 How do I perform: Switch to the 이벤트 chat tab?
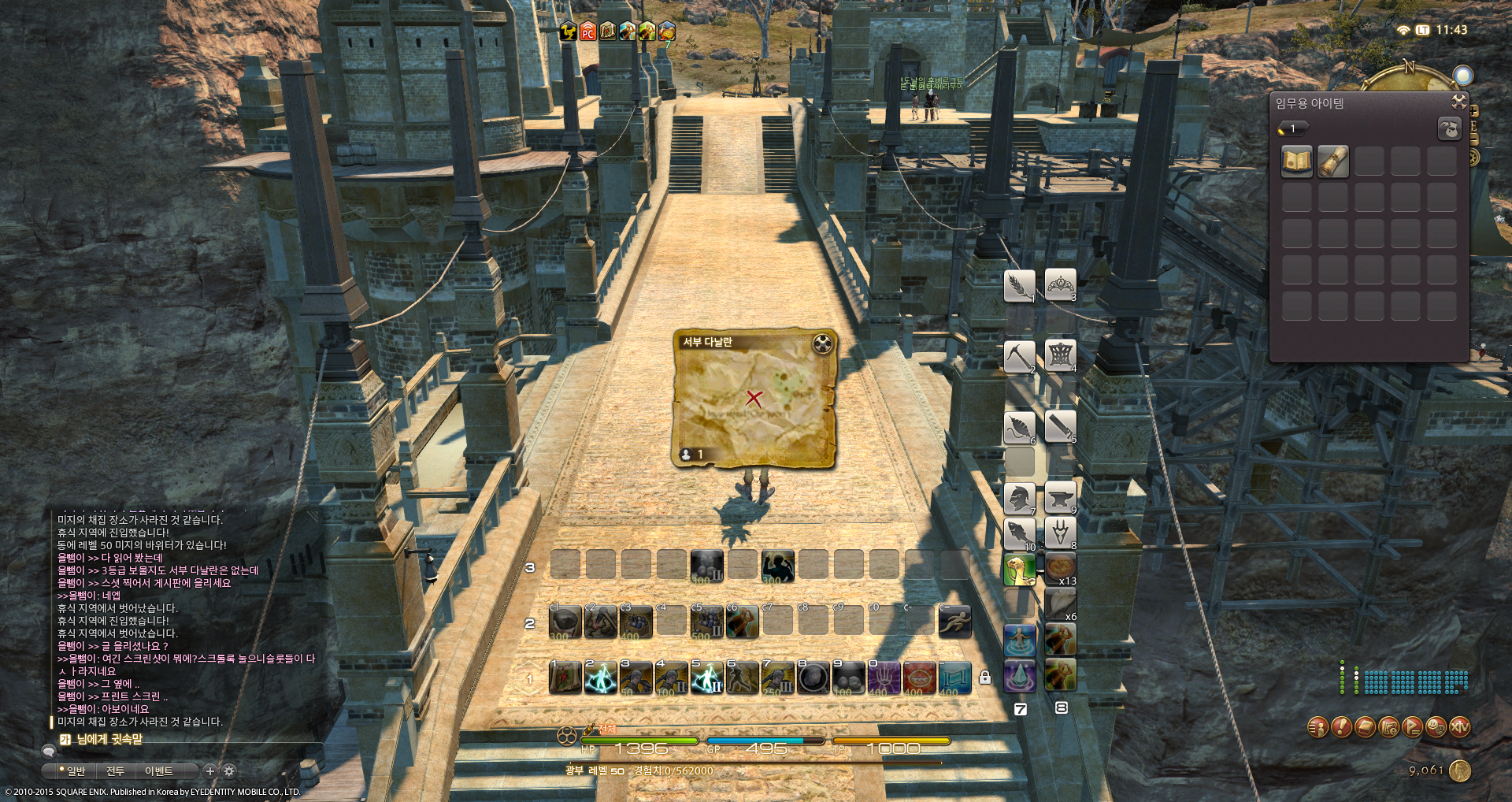click(x=158, y=770)
